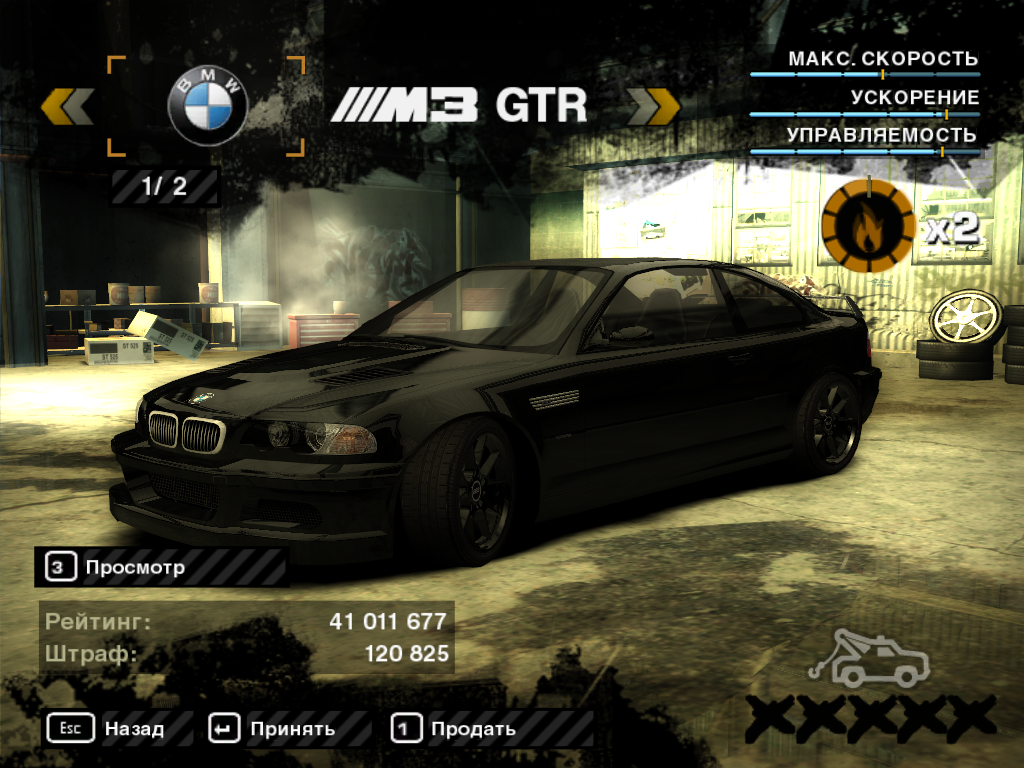
Task: Click the tow truck impound icon
Action: pos(868,661)
